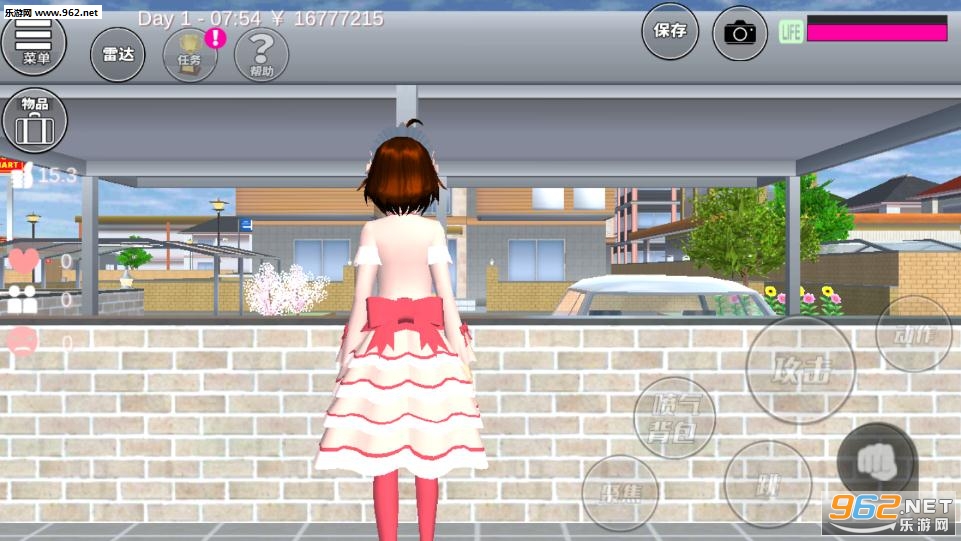Viewport: 961px width, 541px height.
Task: Open the 动作 actions button
Action: click(x=913, y=334)
